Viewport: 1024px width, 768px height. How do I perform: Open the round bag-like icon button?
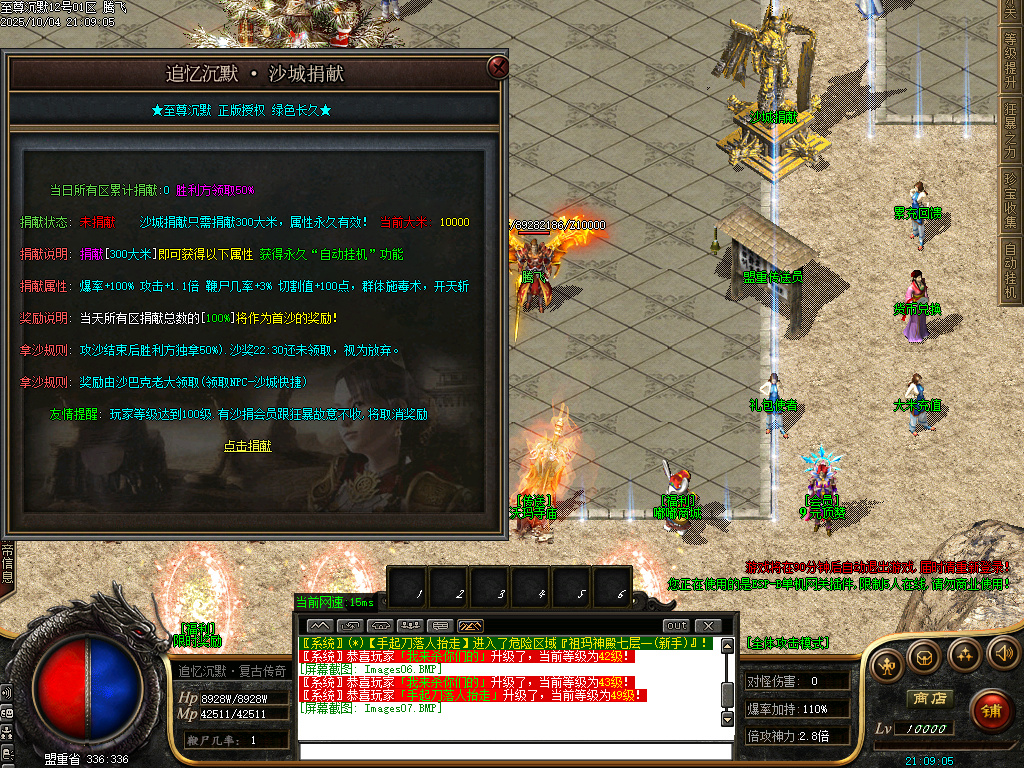(925, 657)
